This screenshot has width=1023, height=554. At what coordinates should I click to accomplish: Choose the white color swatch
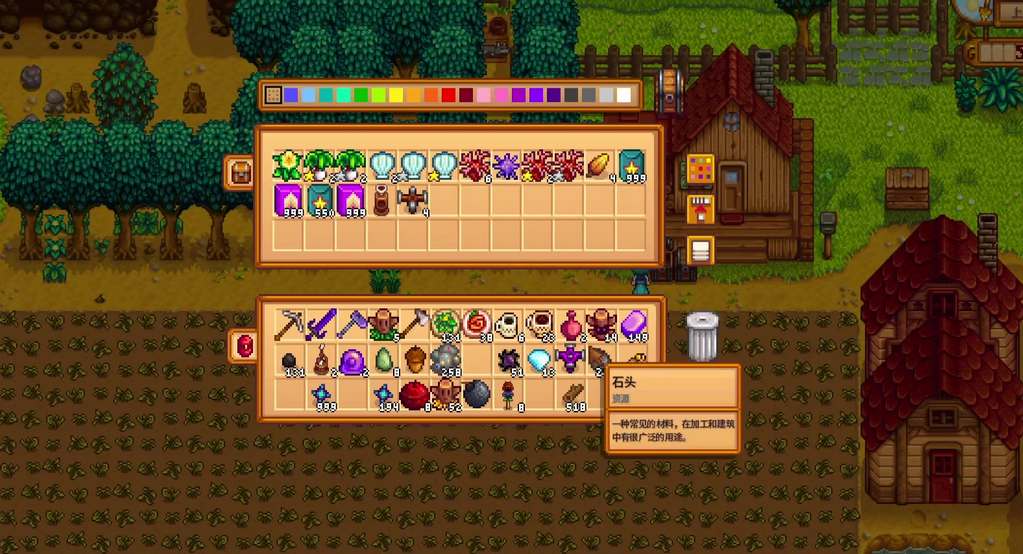point(625,95)
